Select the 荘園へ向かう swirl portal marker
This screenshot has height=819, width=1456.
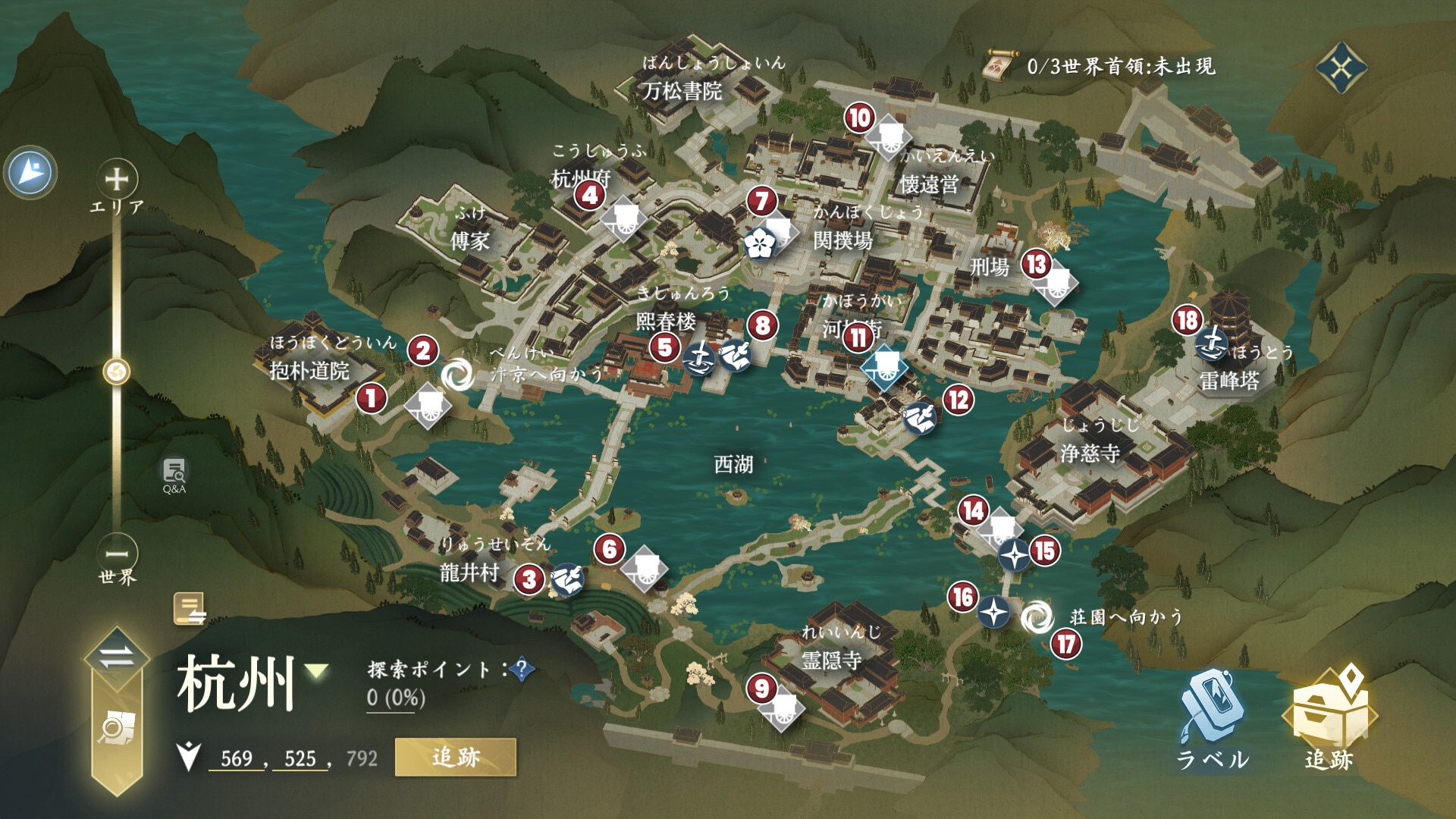(1036, 618)
